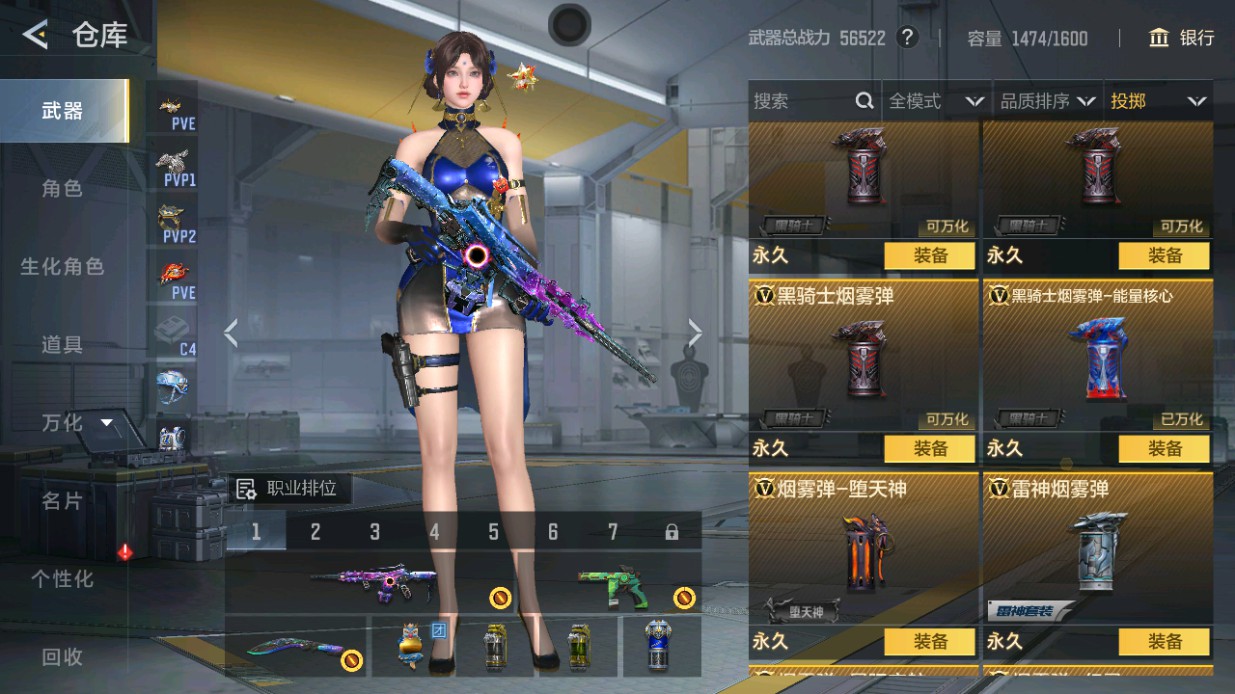The image size is (1235, 694).
Task: Equip the 黑骑士烟雾弹-能量核心 grenade
Action: coord(1163,448)
